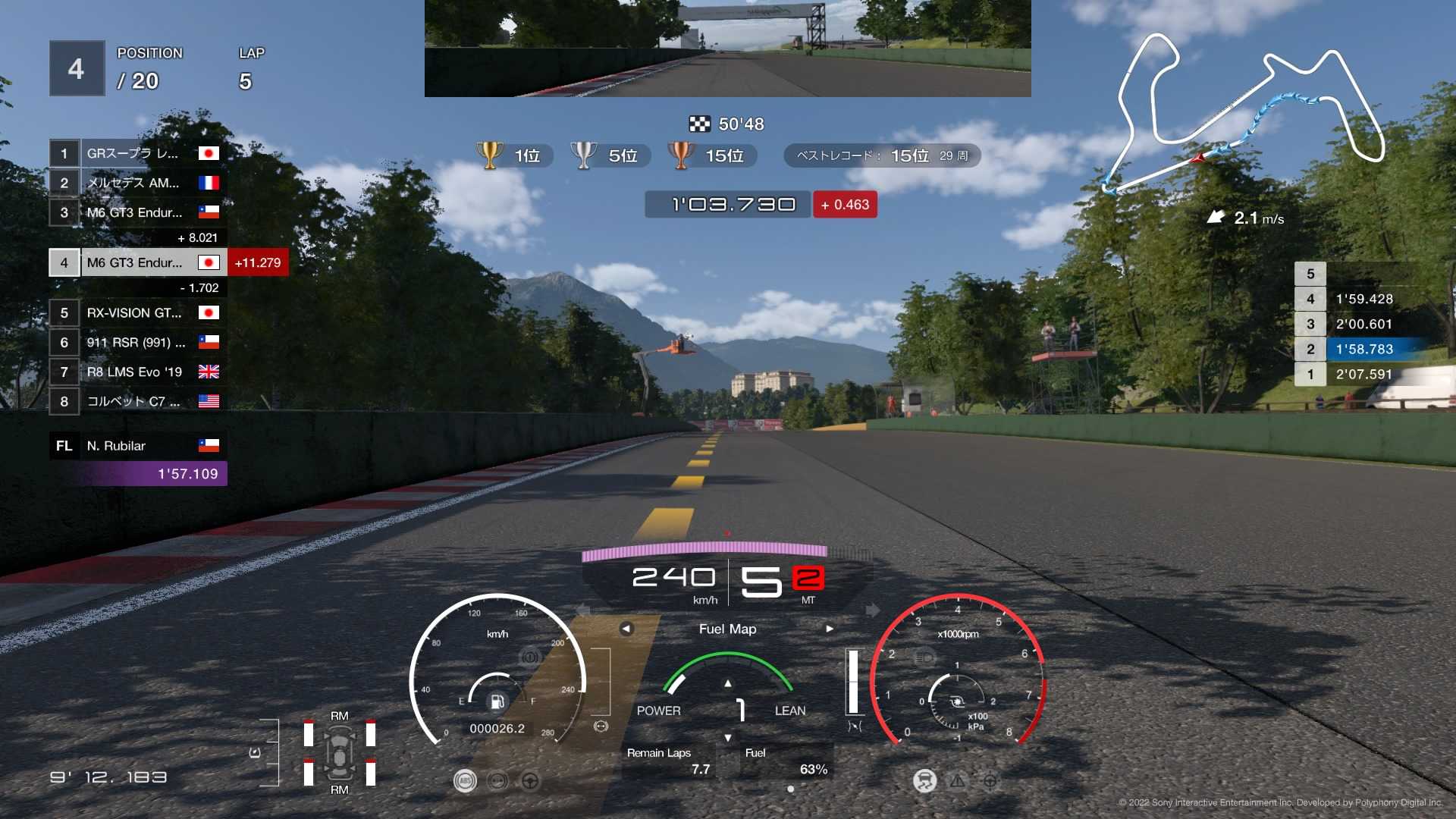Click the fuel pump icon in the gauge
The image size is (1456, 819).
point(497,702)
